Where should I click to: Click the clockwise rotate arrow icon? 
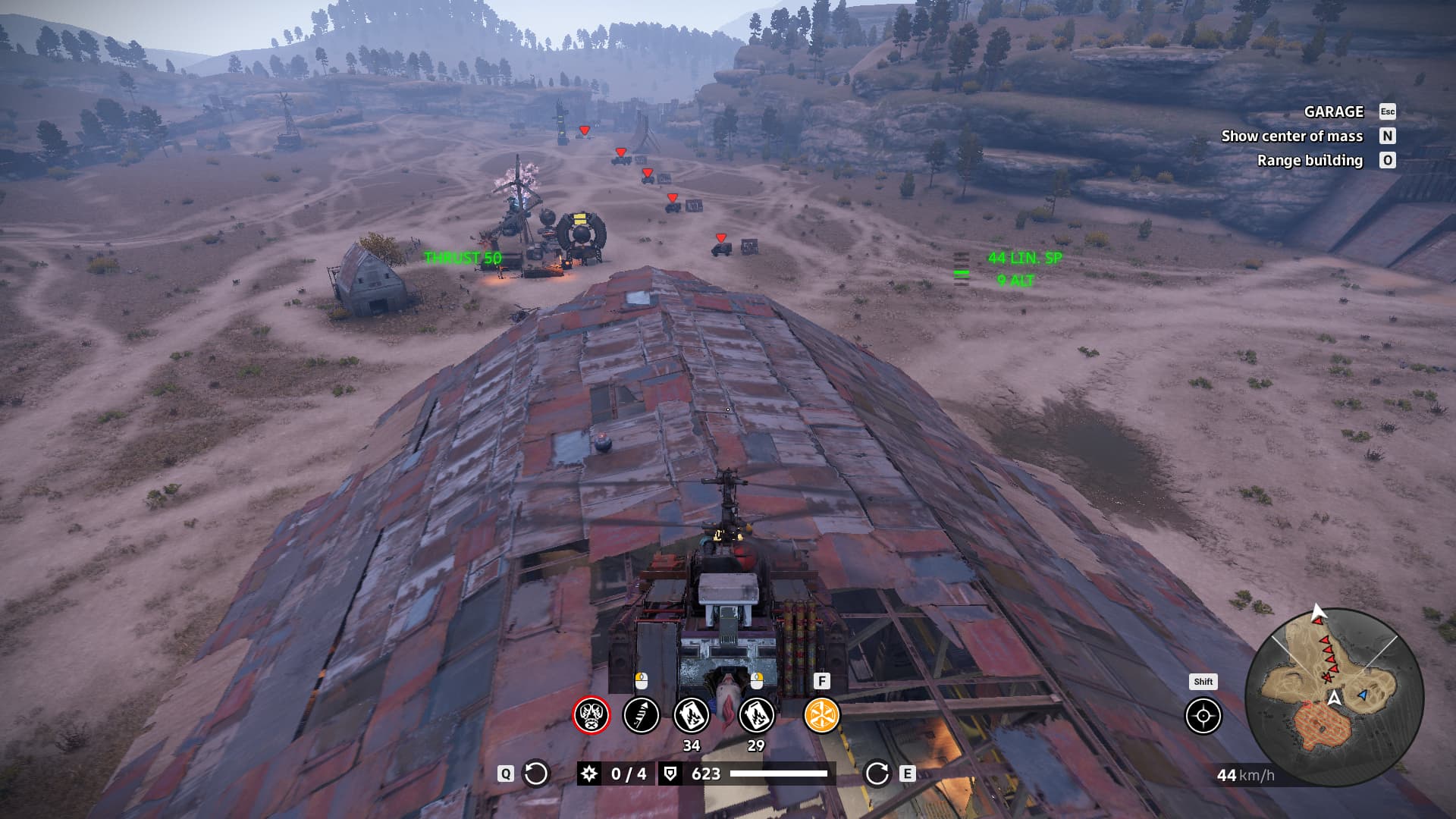(x=877, y=773)
